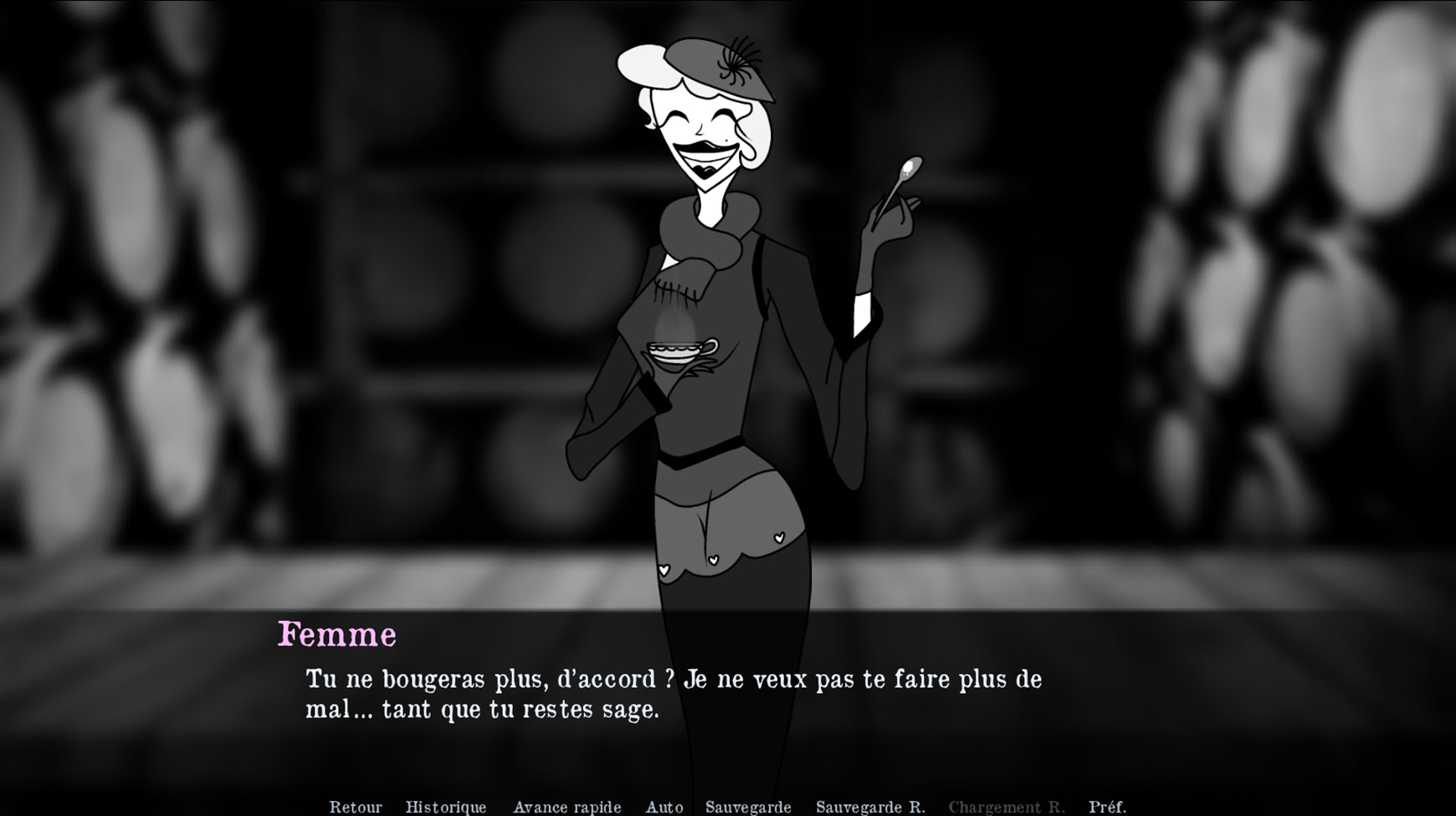
Task: Click the wooden floor beneath the character
Action: [251, 586]
